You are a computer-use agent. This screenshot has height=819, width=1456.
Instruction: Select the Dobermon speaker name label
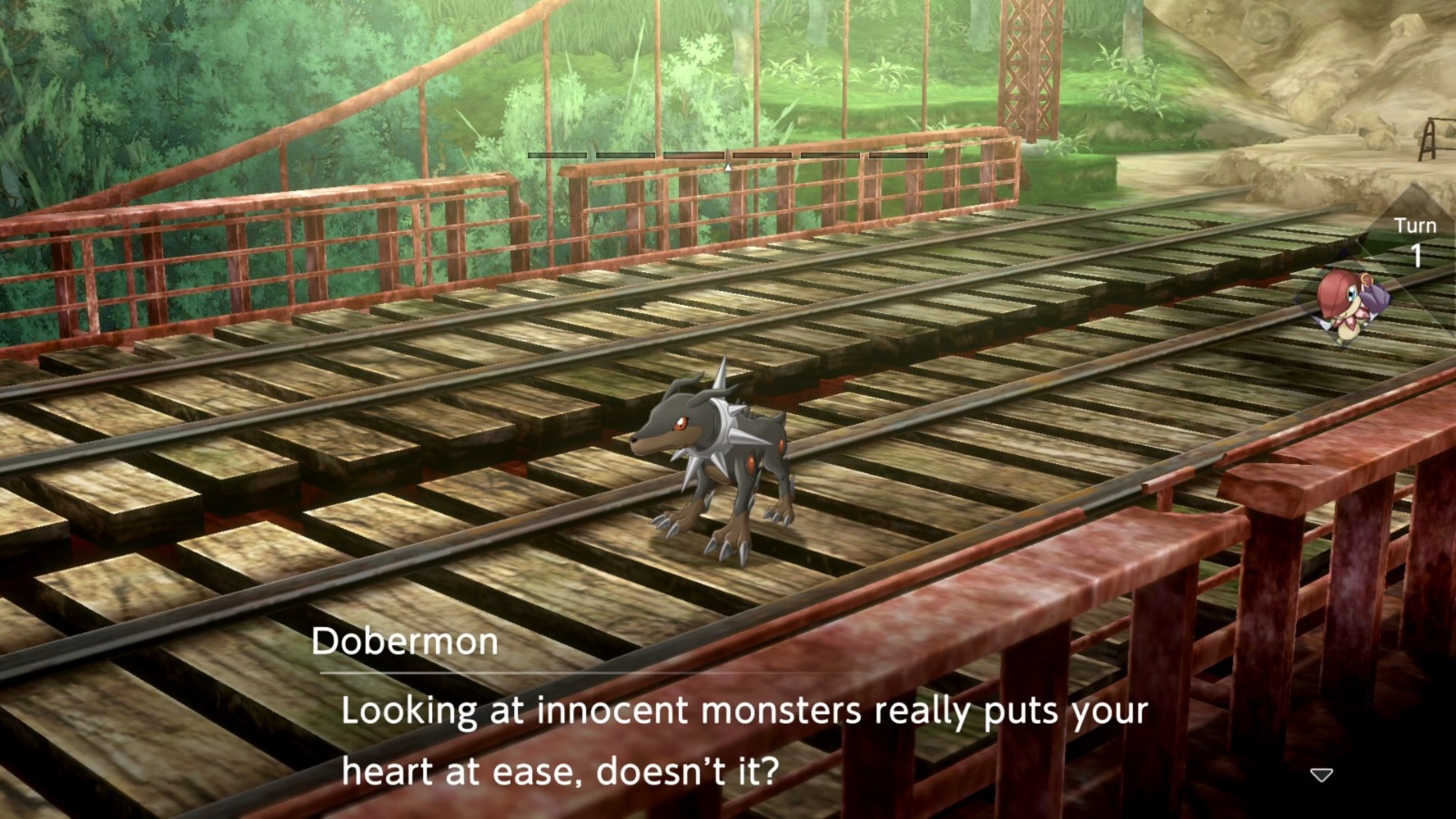coord(406,642)
